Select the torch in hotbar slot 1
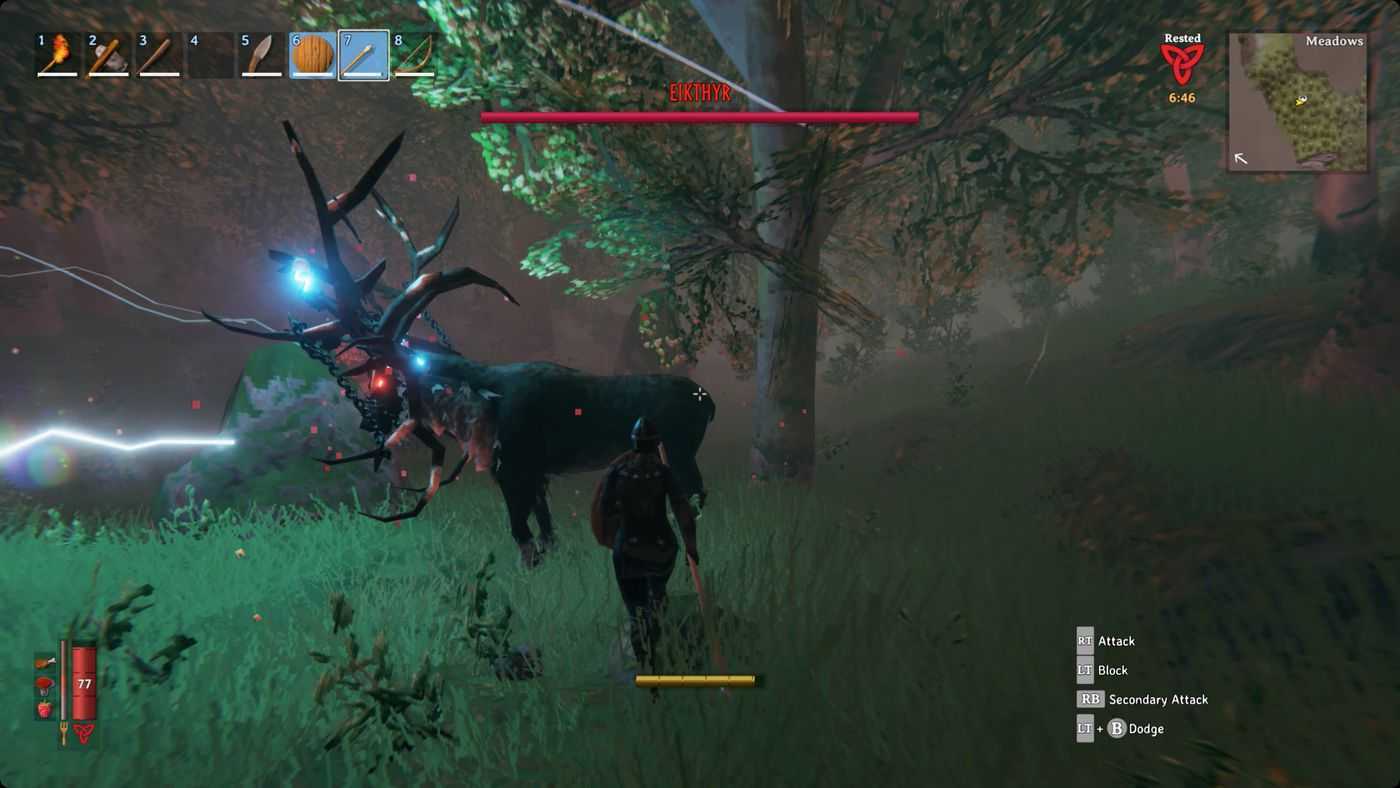 [58, 55]
